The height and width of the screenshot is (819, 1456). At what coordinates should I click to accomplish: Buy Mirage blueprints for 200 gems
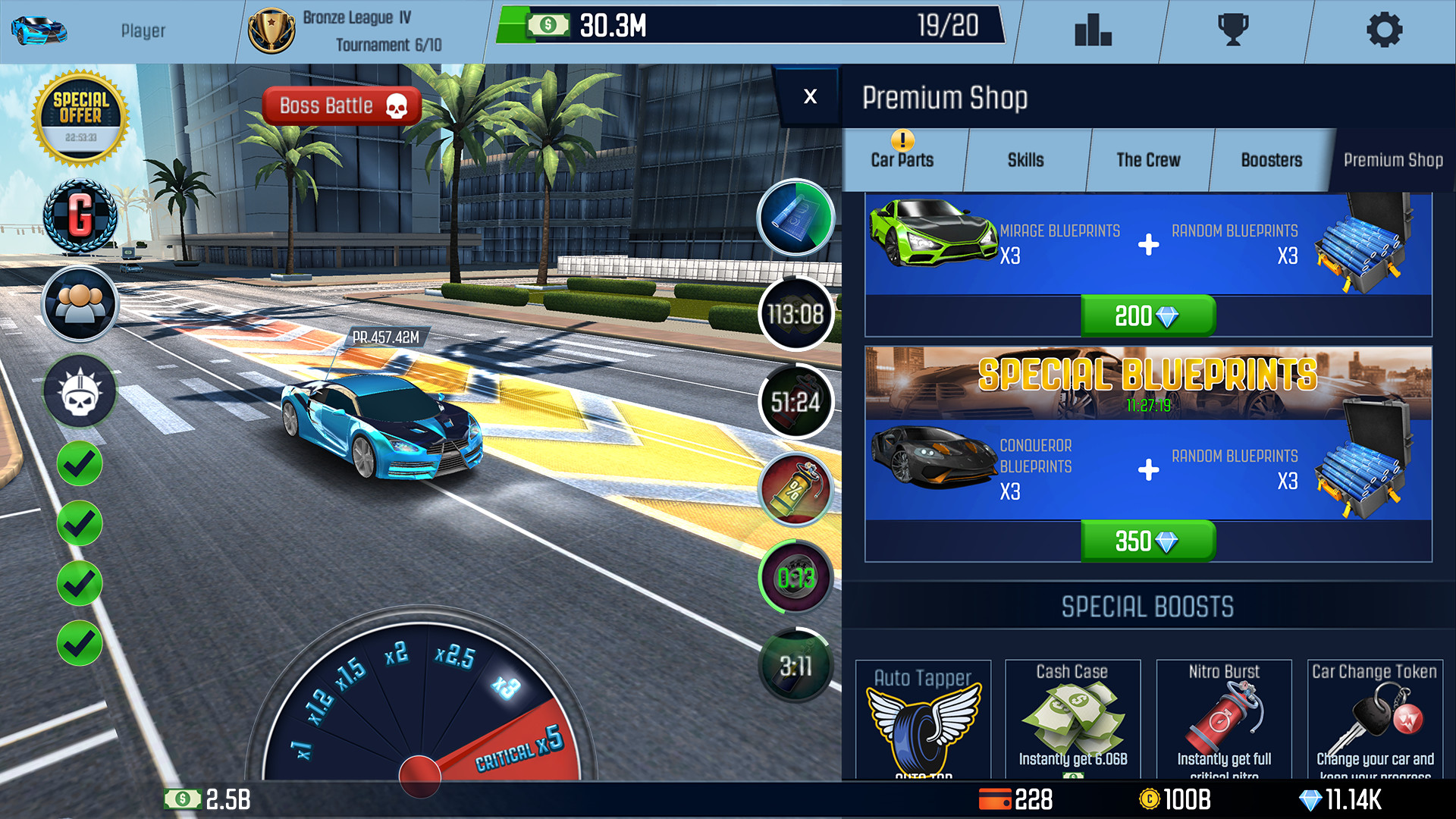click(x=1147, y=316)
